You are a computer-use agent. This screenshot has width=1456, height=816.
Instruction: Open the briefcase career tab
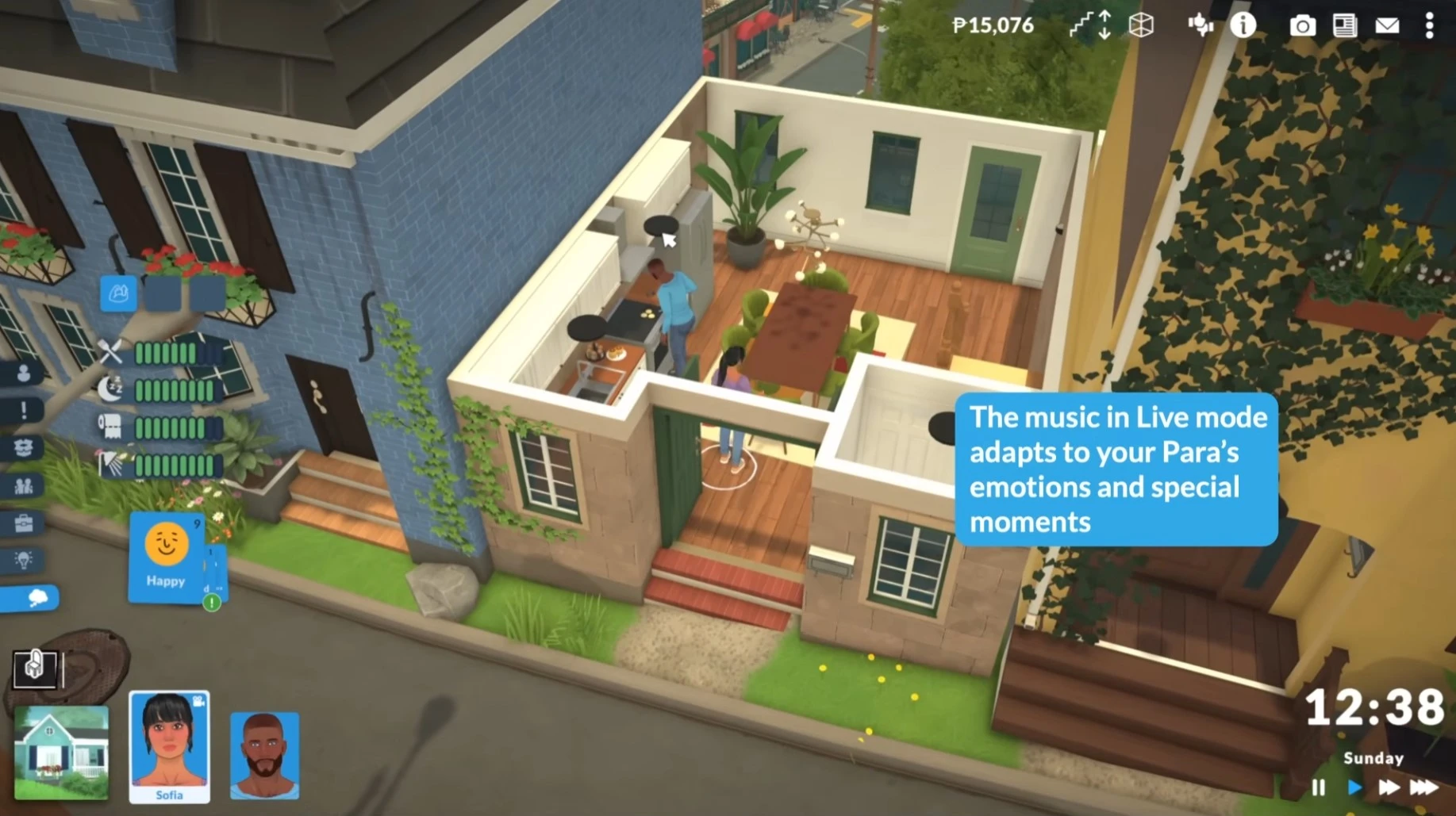tap(24, 523)
